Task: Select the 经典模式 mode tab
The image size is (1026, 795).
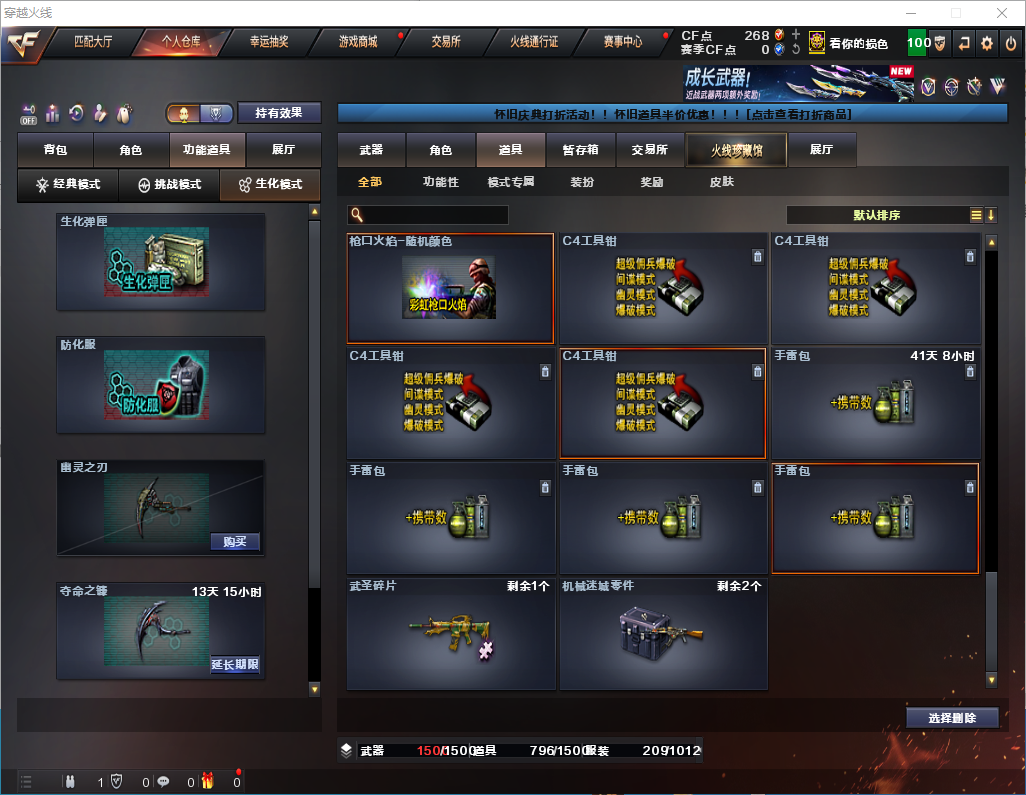Action: pos(68,185)
